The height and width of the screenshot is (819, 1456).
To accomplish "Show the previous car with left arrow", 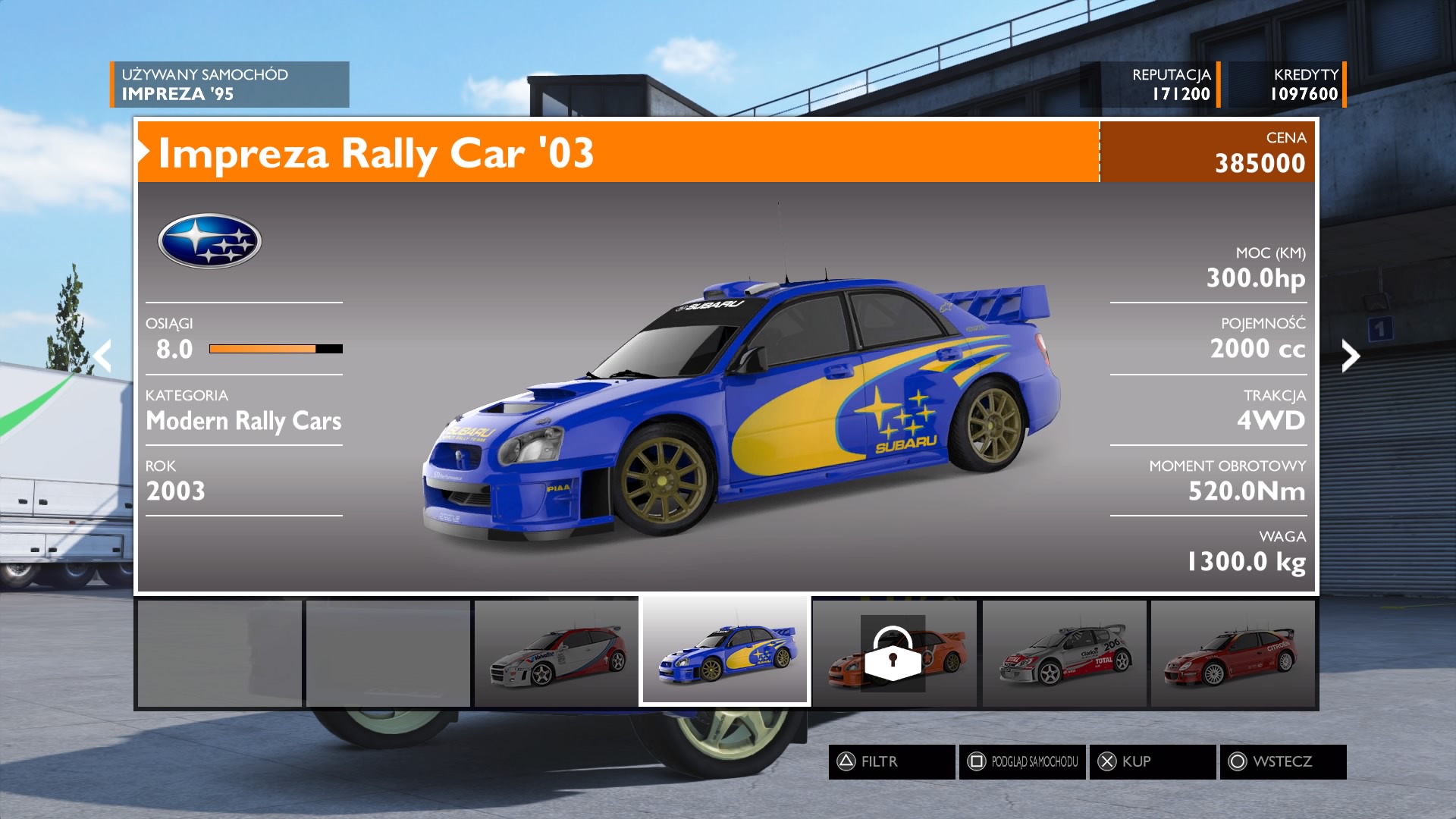I will pyautogui.click(x=103, y=356).
